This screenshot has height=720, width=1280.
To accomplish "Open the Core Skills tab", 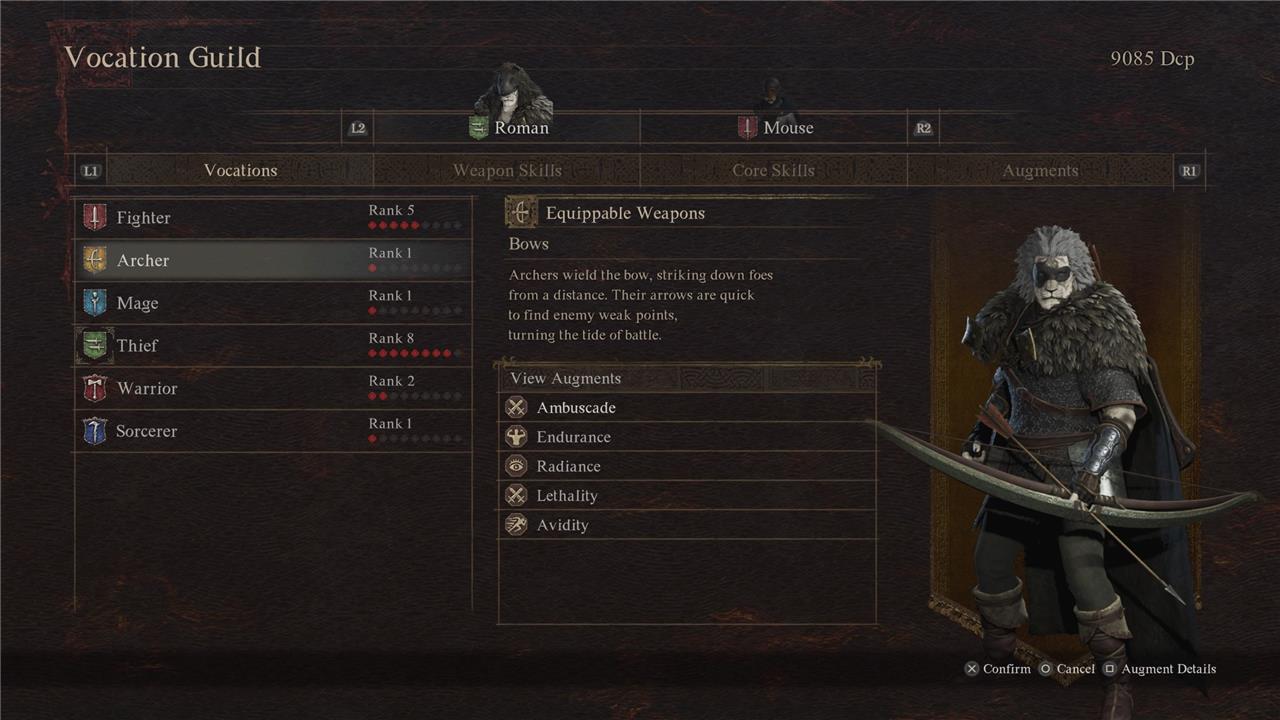I will click(773, 171).
